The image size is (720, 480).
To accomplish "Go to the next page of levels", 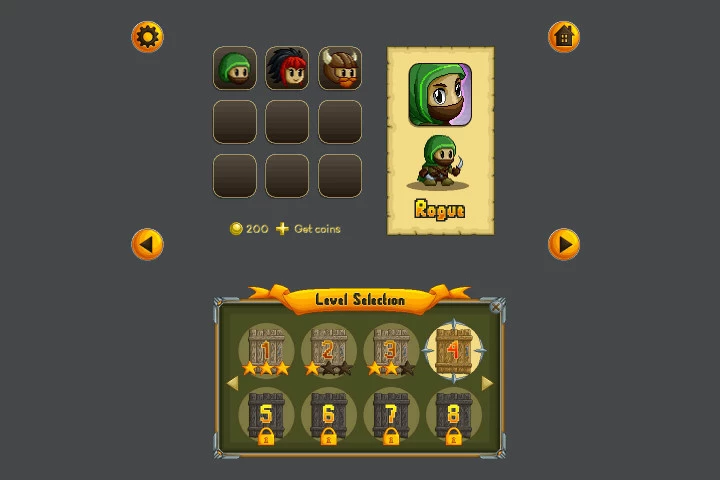I will [x=488, y=383].
